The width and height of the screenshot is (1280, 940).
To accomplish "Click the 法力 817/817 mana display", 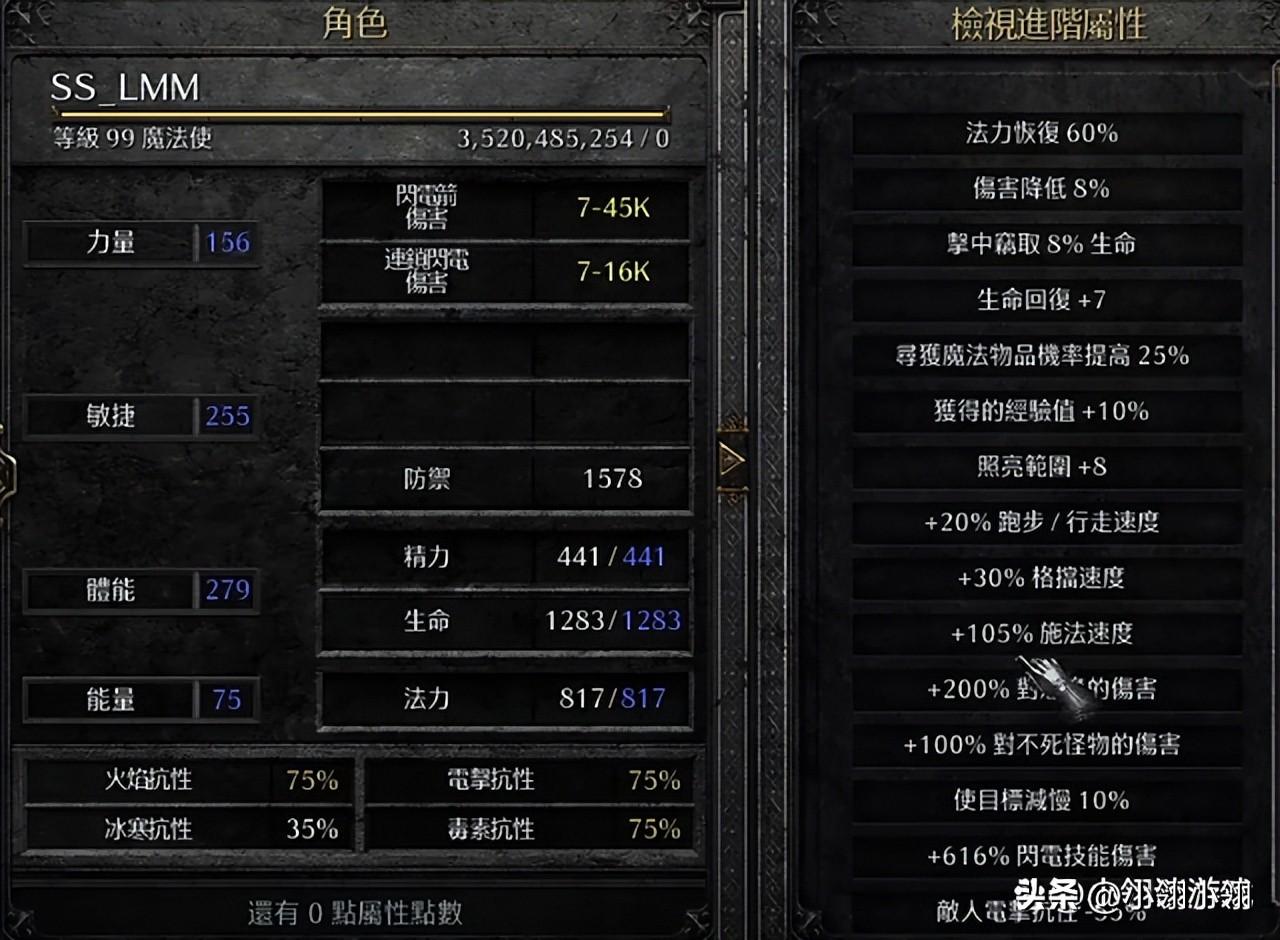I will (505, 700).
